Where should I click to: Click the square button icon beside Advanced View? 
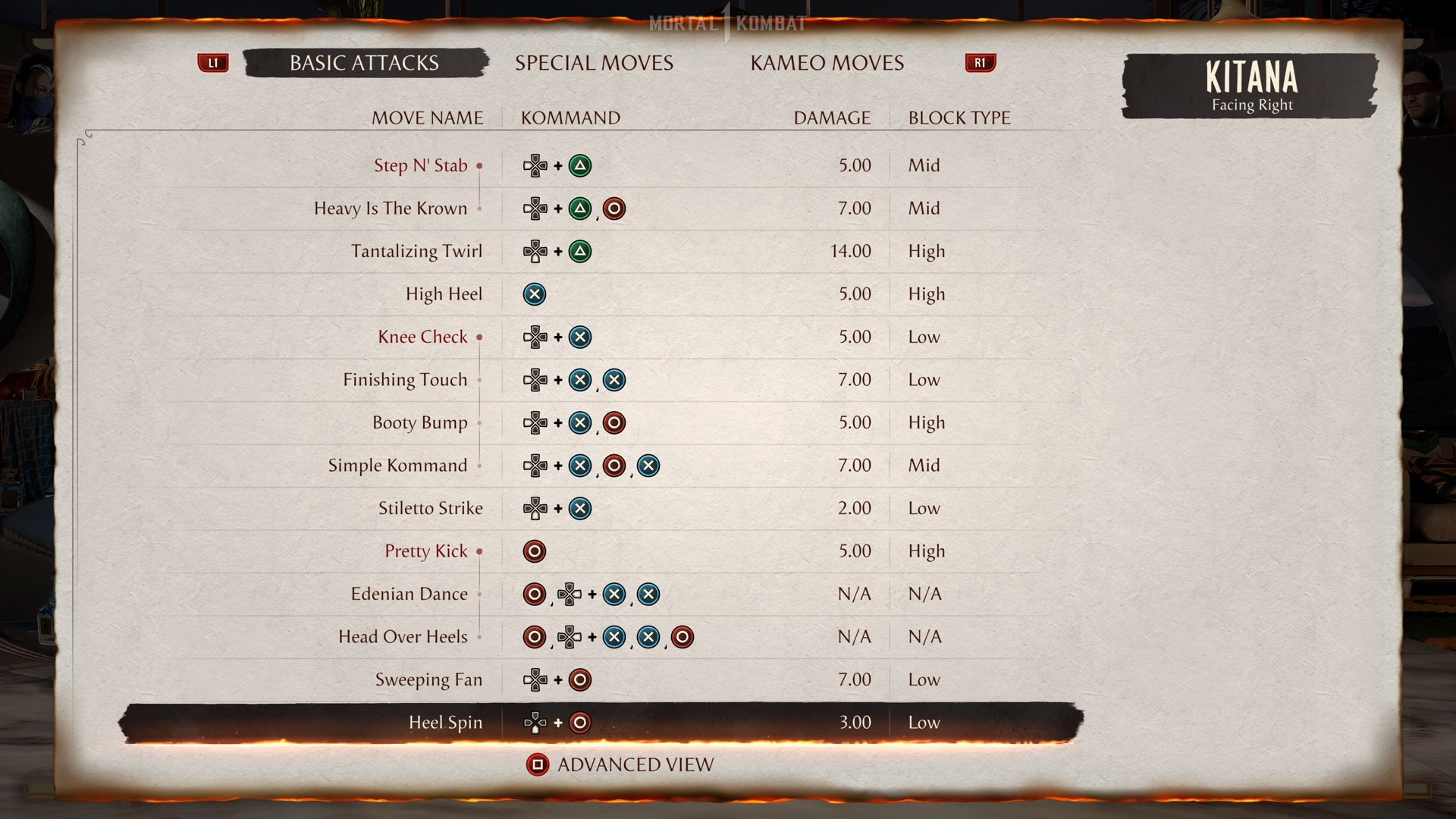(x=539, y=764)
